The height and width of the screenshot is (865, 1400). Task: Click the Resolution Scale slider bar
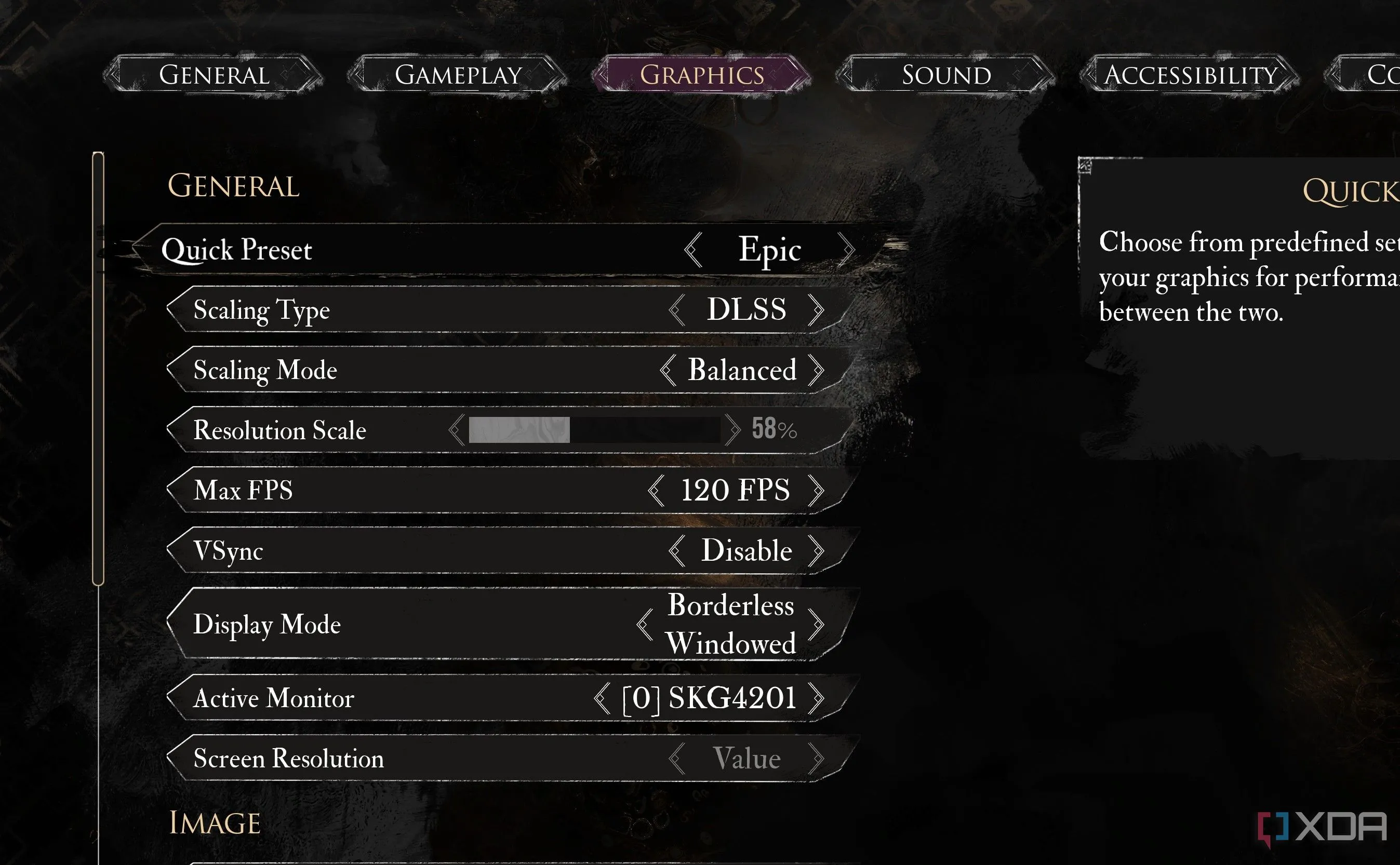click(x=594, y=429)
